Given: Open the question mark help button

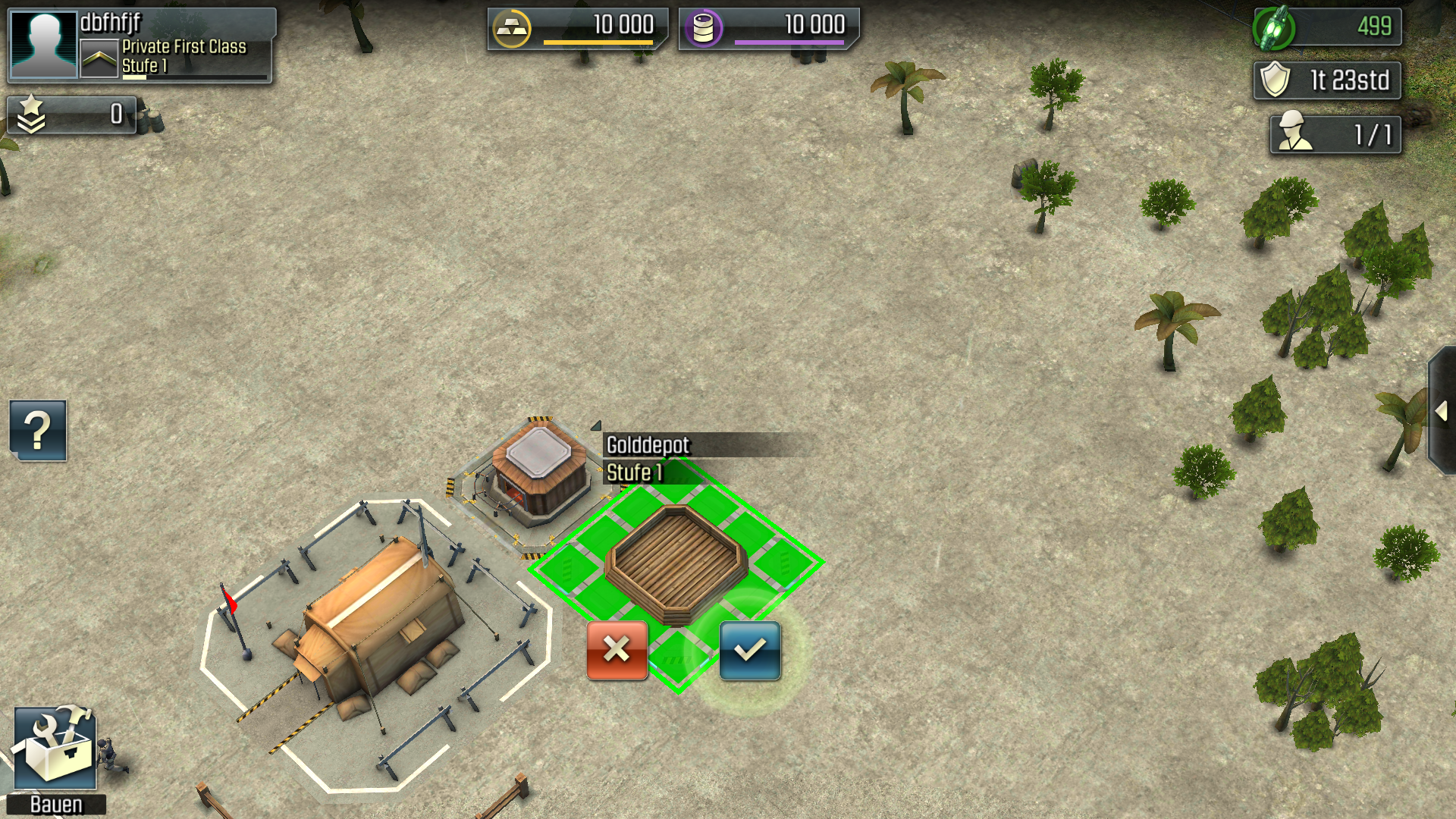Looking at the screenshot, I should 38,431.
